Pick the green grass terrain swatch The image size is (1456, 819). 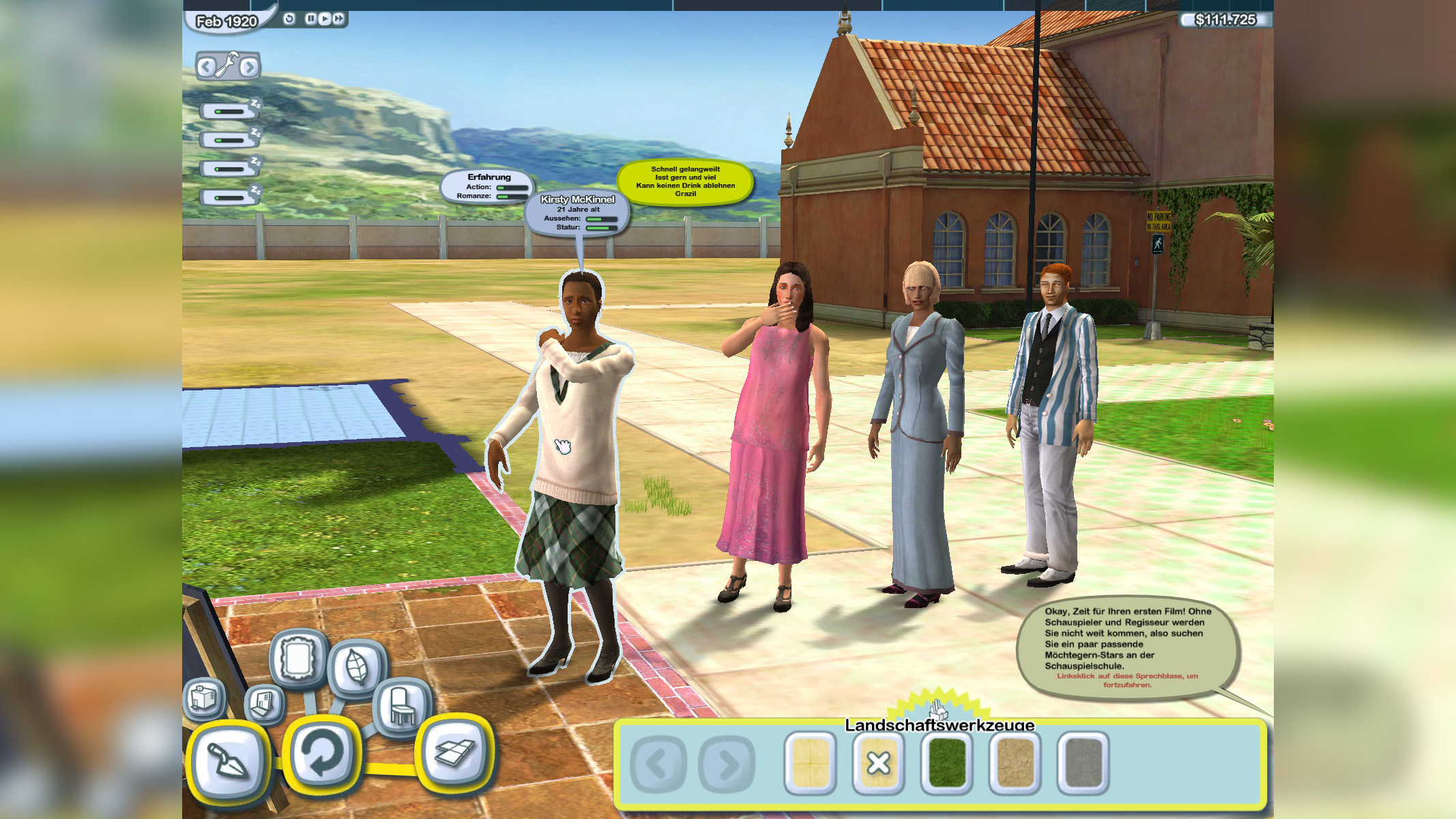tap(946, 763)
